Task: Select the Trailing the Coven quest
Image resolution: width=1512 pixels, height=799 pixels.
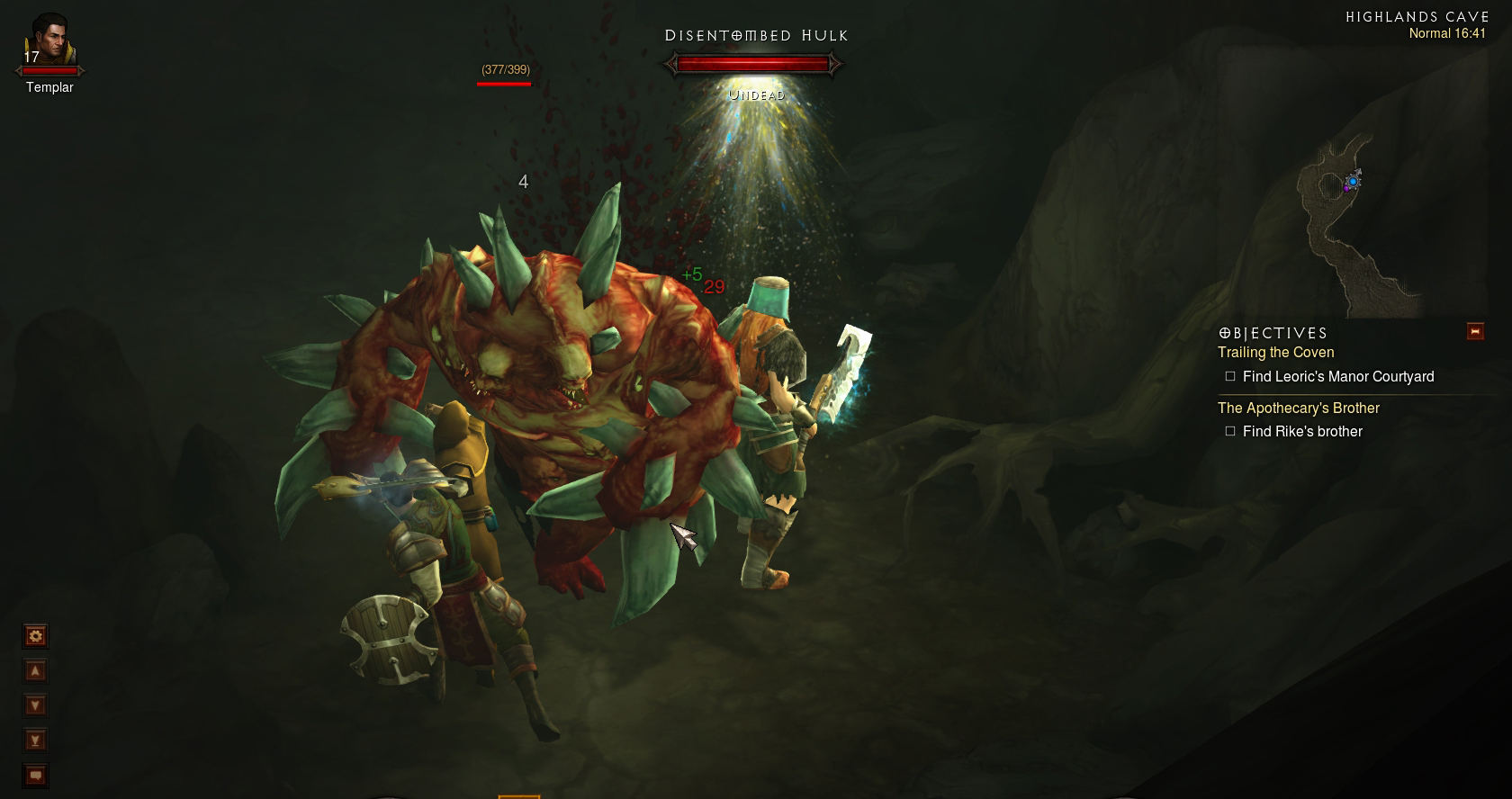Action: click(1275, 353)
